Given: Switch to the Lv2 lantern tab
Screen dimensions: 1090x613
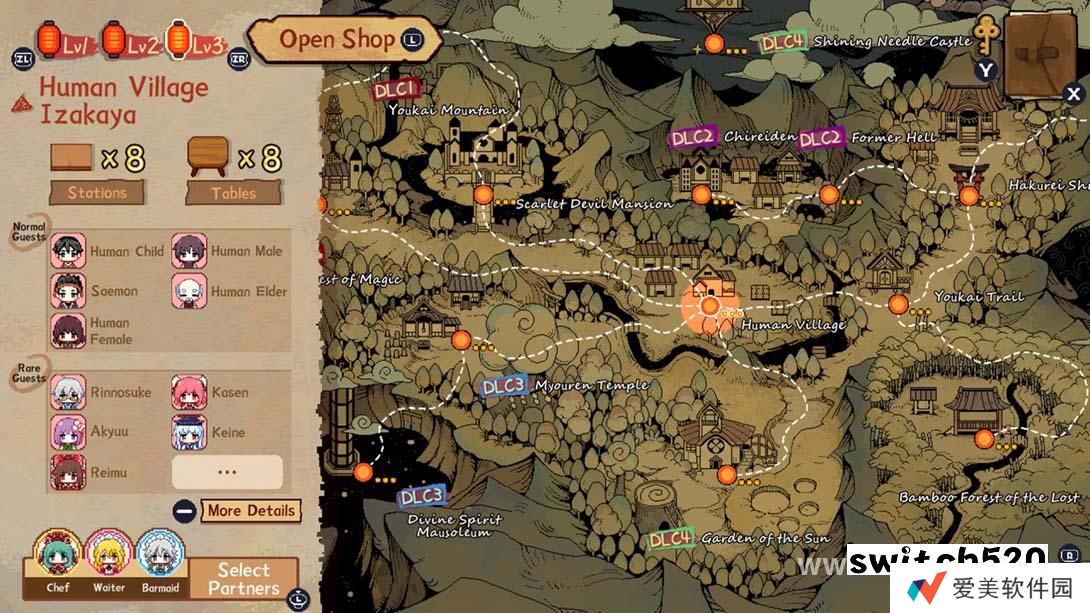Looking at the screenshot, I should click(128, 42).
